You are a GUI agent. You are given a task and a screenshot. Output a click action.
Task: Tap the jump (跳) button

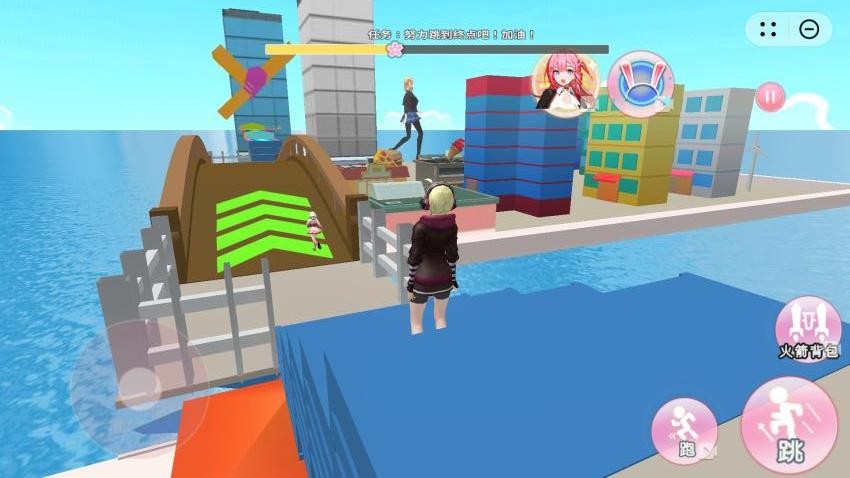pyautogui.click(x=790, y=424)
